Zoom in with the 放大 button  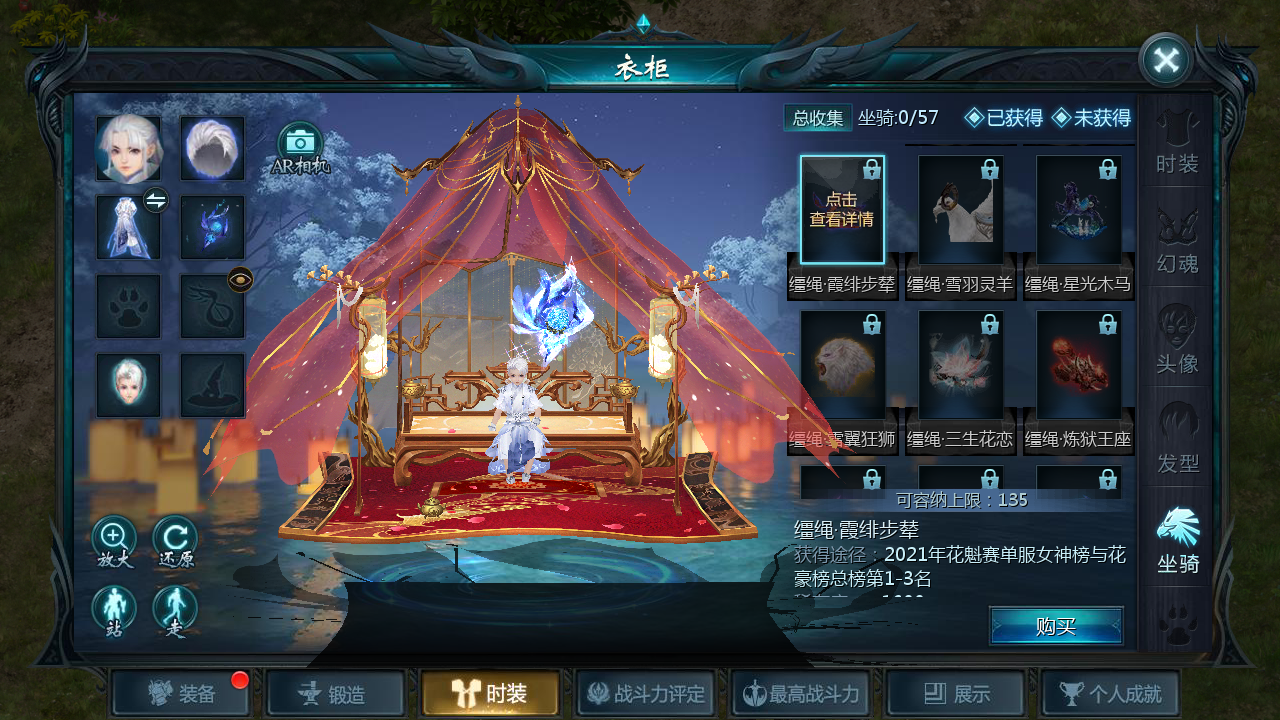[x=114, y=542]
